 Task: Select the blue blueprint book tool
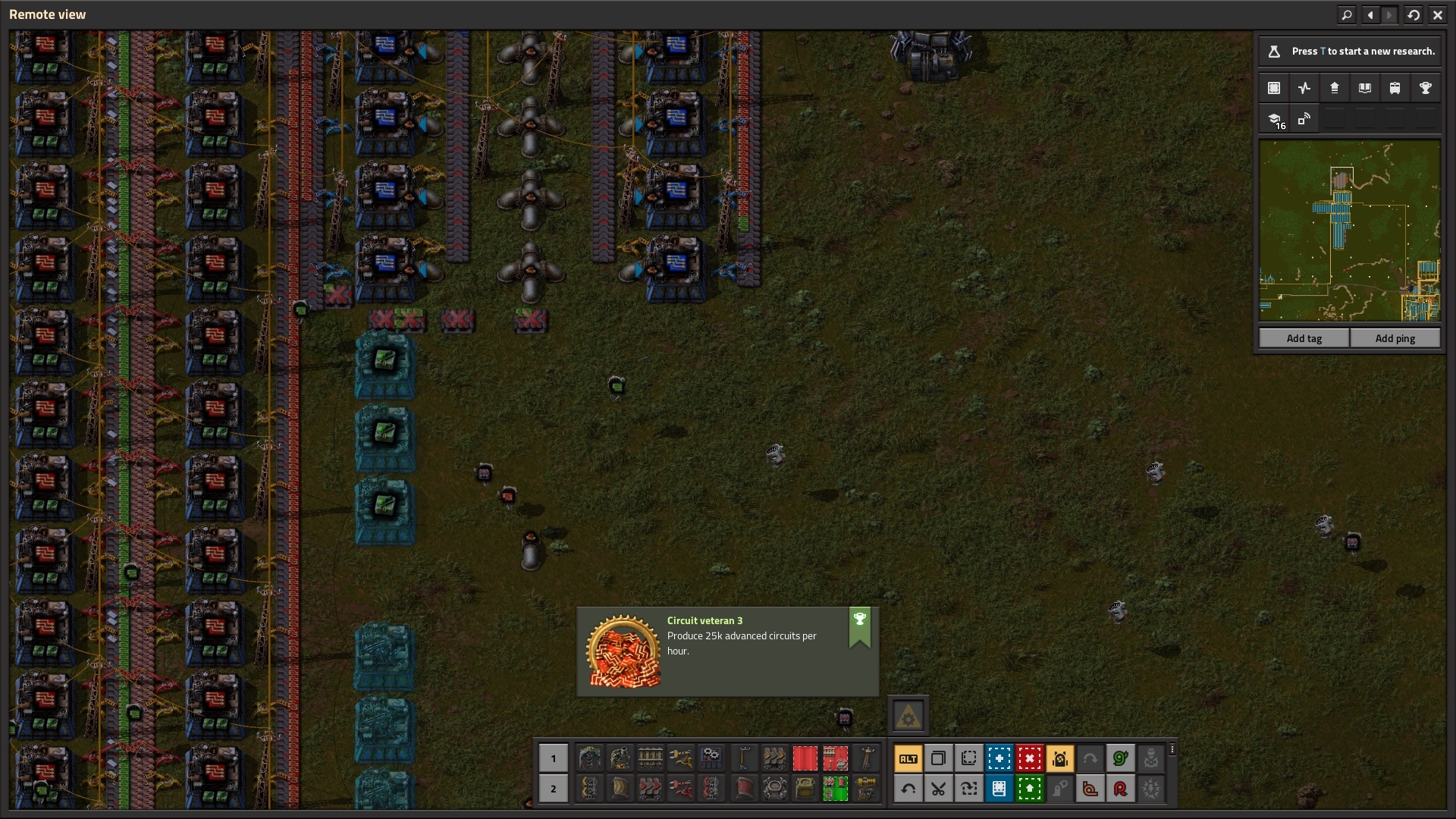[x=999, y=789]
